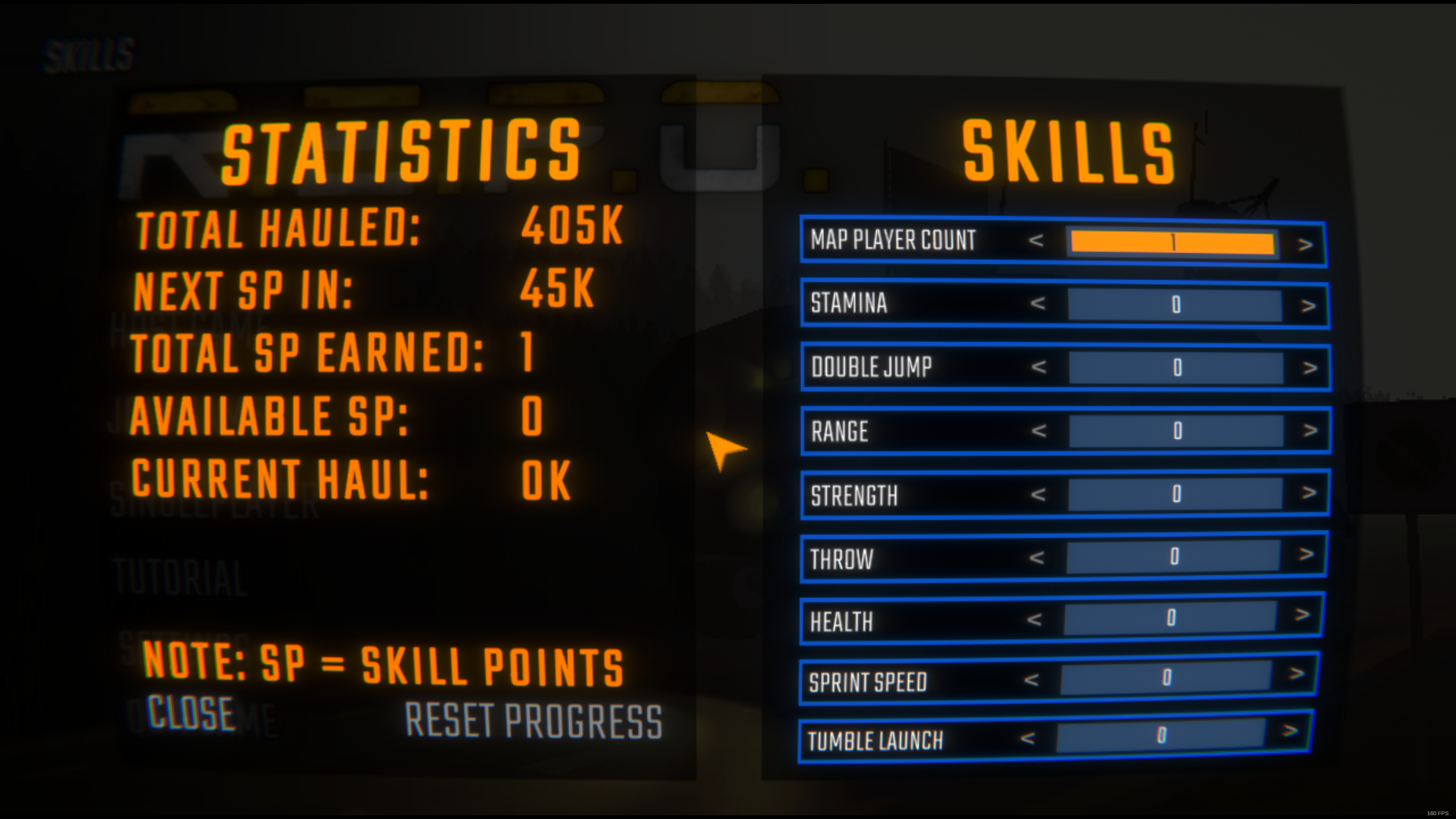Raise the Stamina skill level
The width and height of the screenshot is (1456, 819).
tap(1308, 306)
